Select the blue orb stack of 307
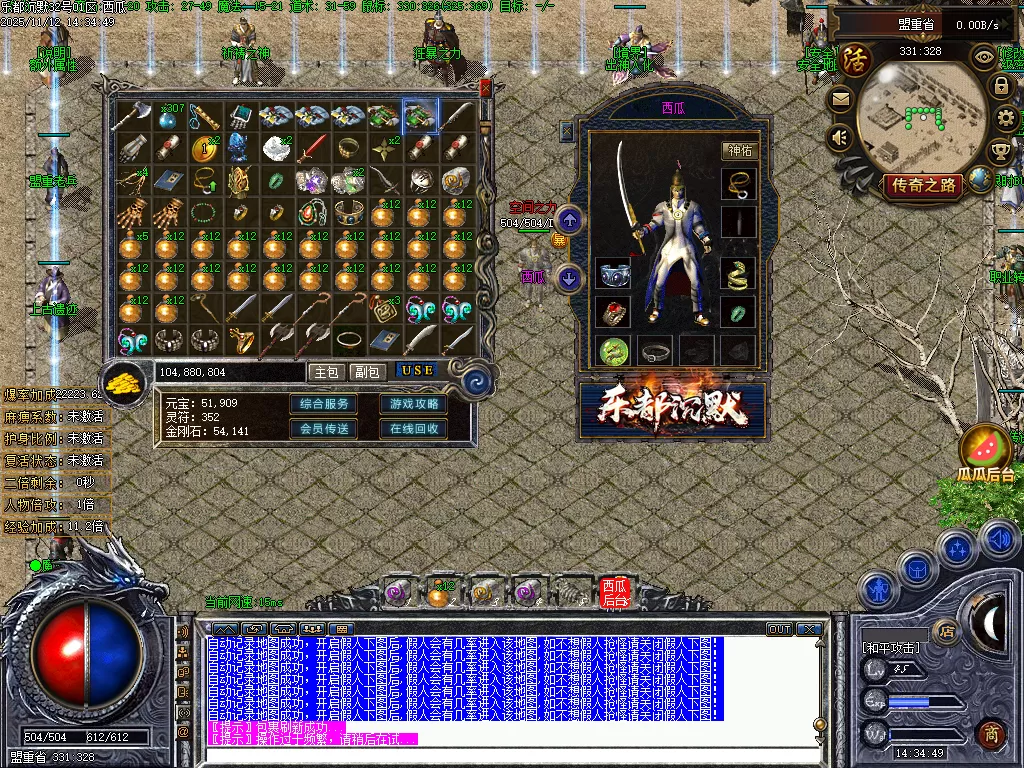Screen dimensions: 1024x768 click(x=168, y=116)
